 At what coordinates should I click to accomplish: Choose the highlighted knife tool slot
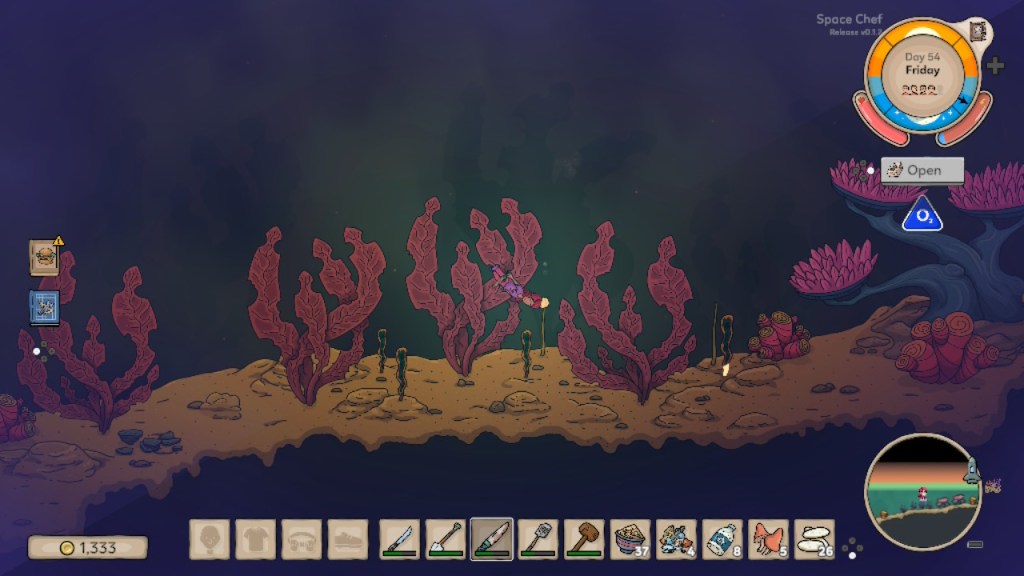coord(492,540)
